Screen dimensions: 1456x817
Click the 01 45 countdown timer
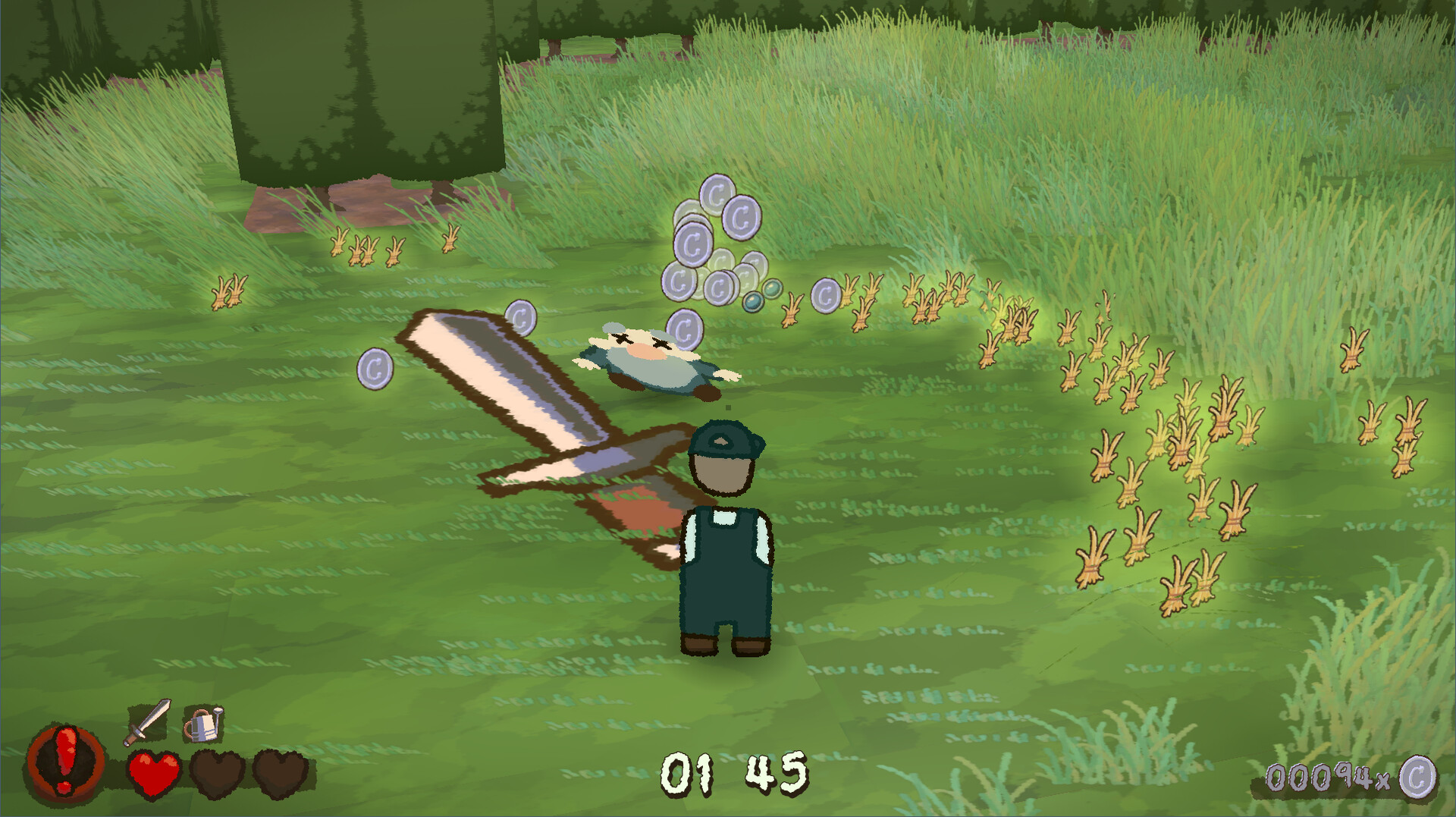point(737,772)
